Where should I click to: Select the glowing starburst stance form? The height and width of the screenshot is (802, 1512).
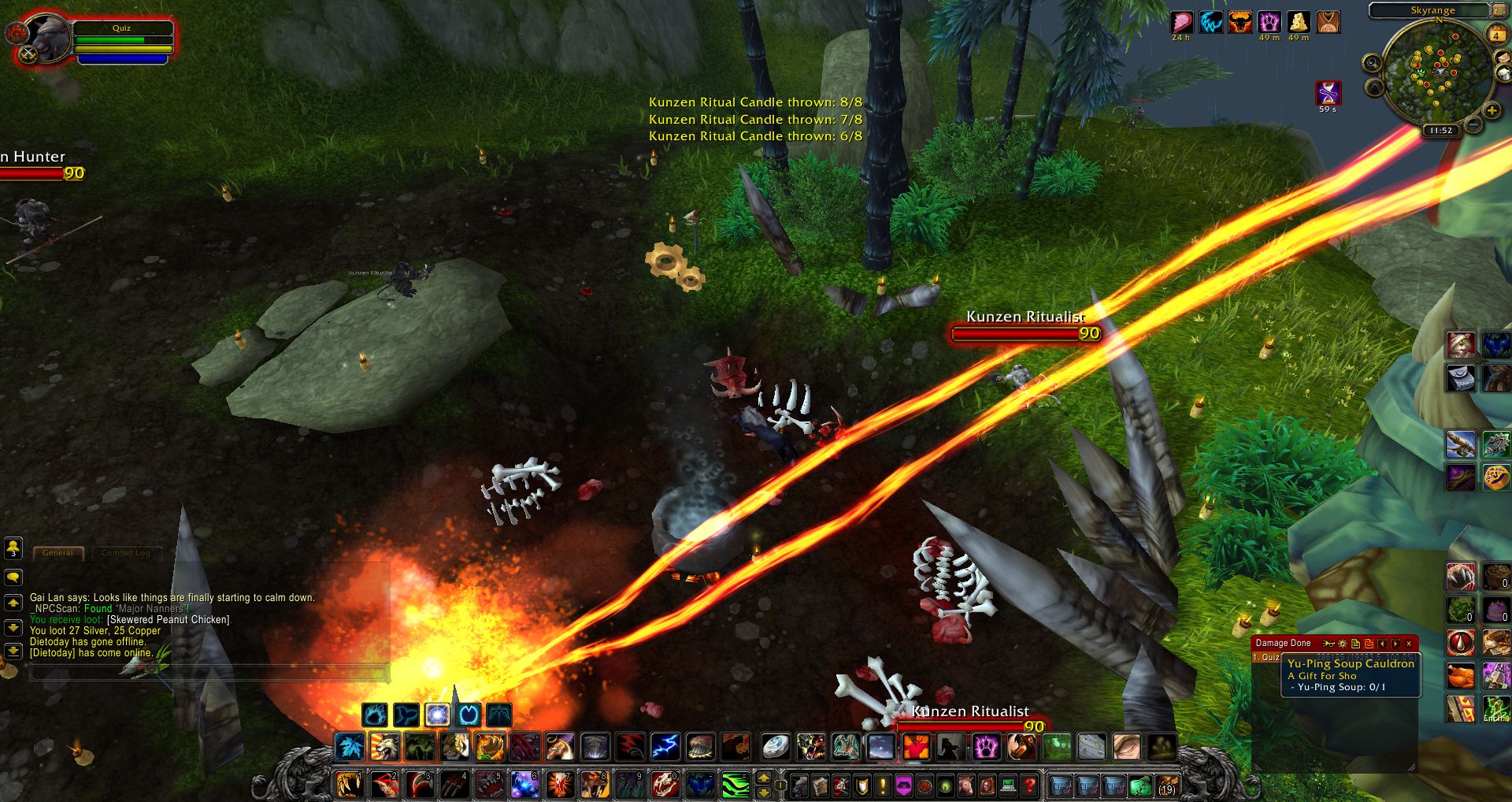coord(437,715)
